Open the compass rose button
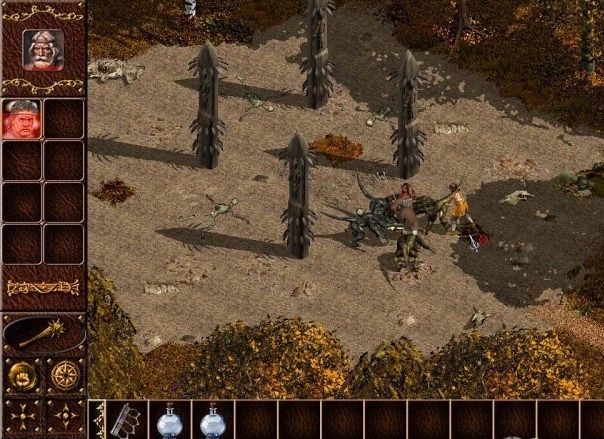The height and width of the screenshot is (439, 604). [64, 378]
